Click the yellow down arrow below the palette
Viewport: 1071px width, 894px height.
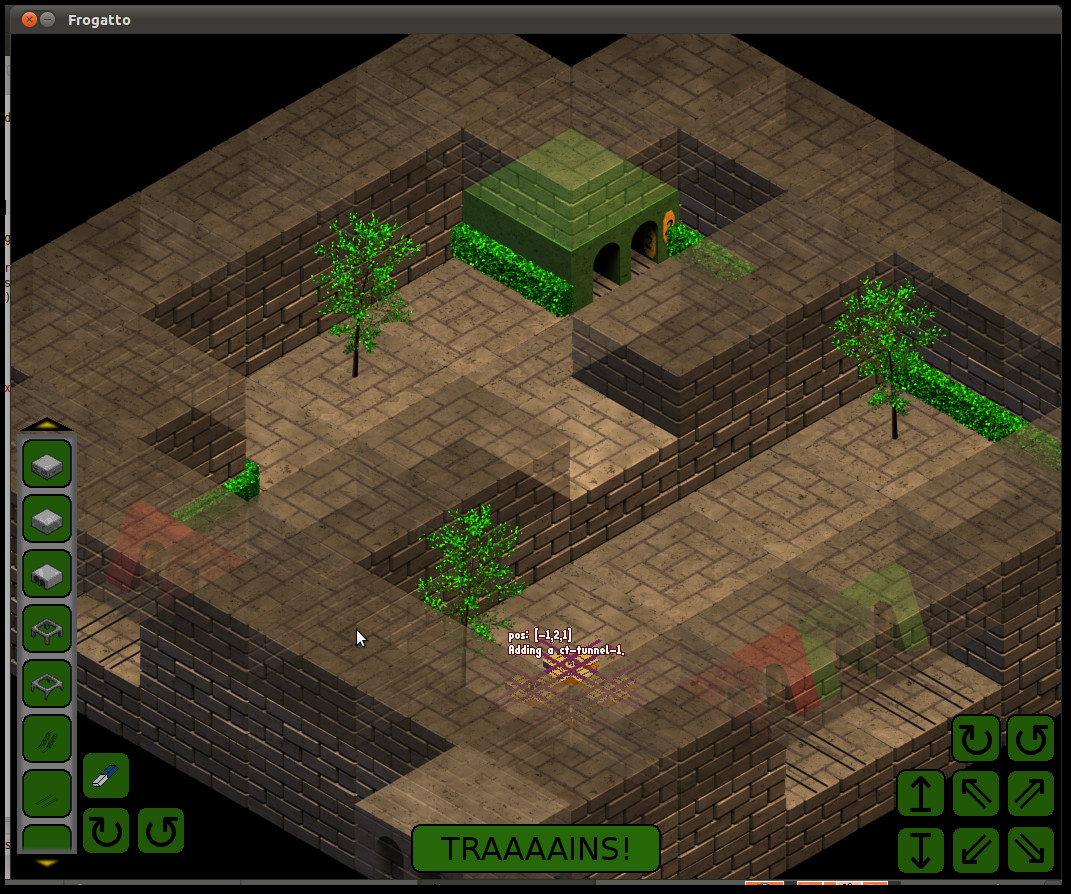click(x=47, y=862)
